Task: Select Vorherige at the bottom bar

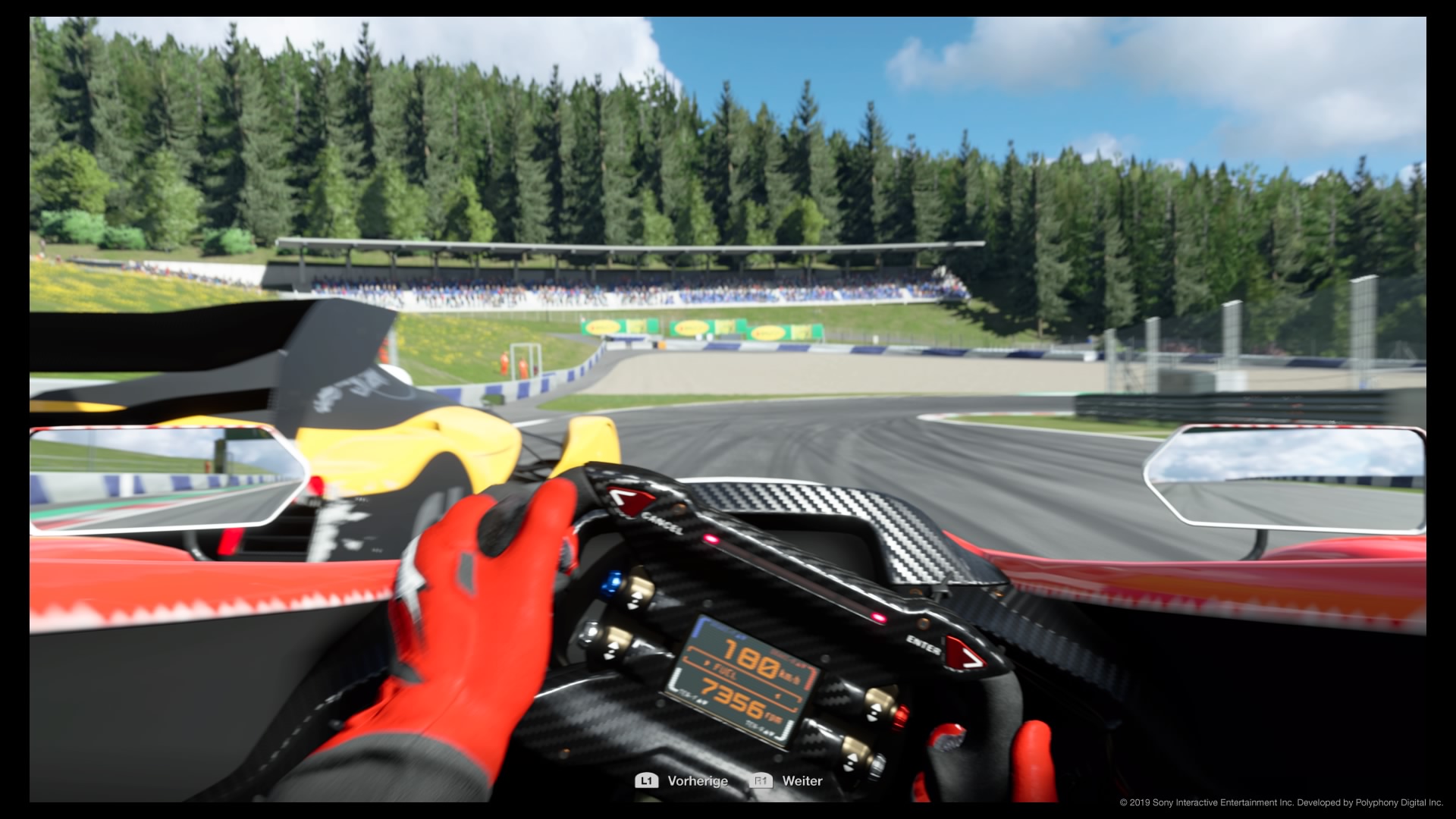Action: [698, 780]
